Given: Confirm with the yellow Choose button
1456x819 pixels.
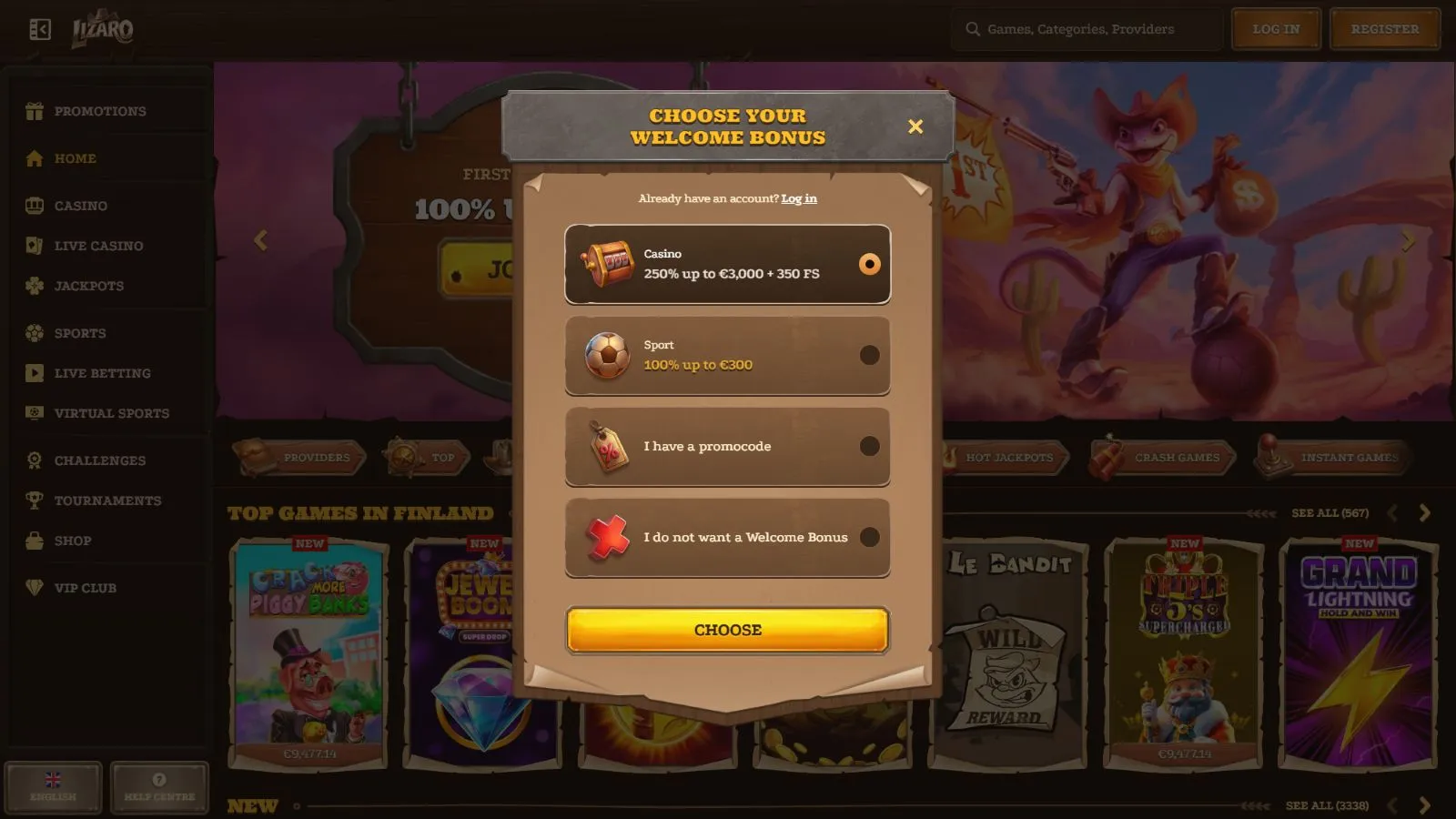Looking at the screenshot, I should (x=727, y=630).
